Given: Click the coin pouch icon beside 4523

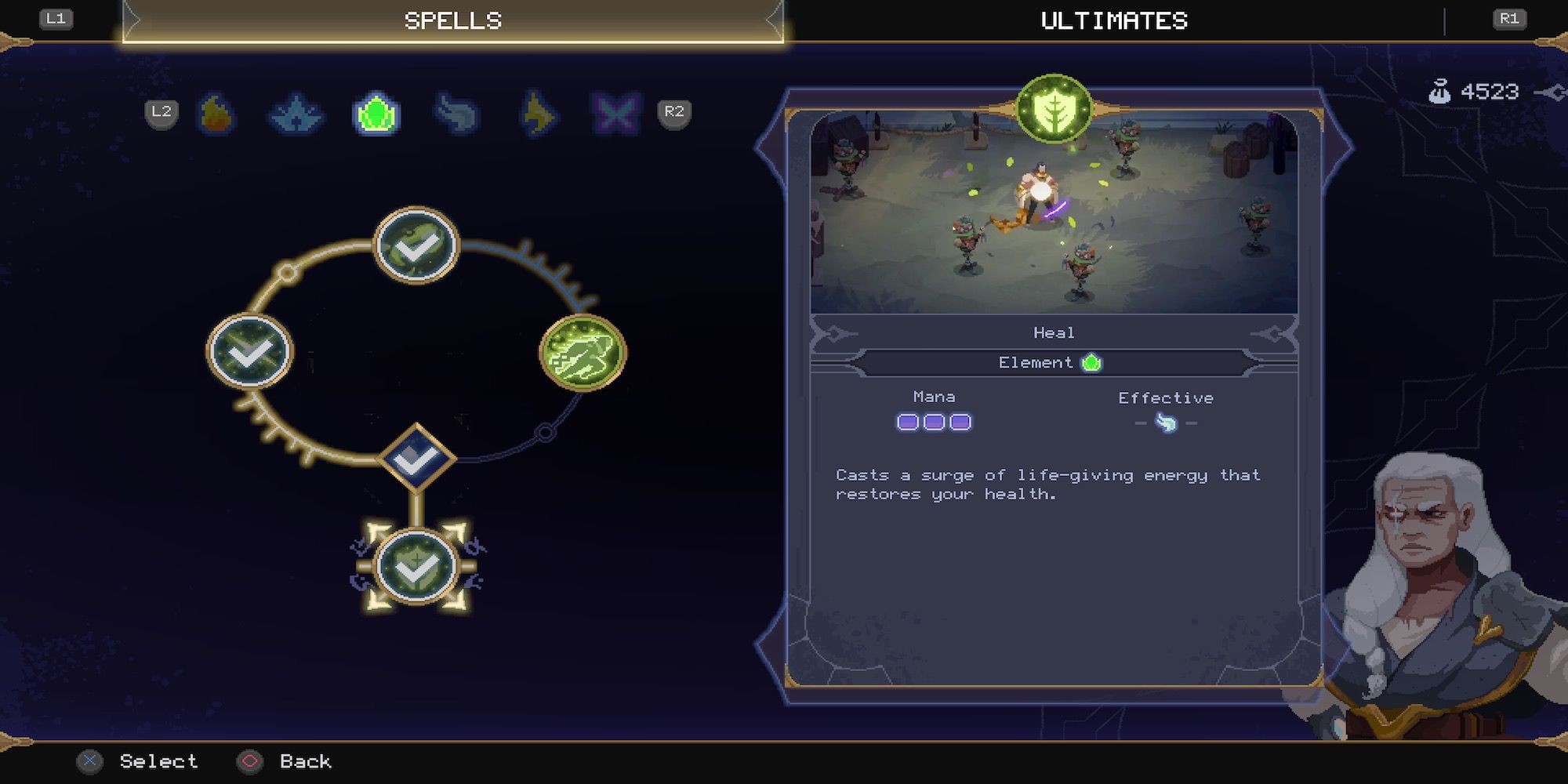Looking at the screenshot, I should pyautogui.click(x=1441, y=90).
